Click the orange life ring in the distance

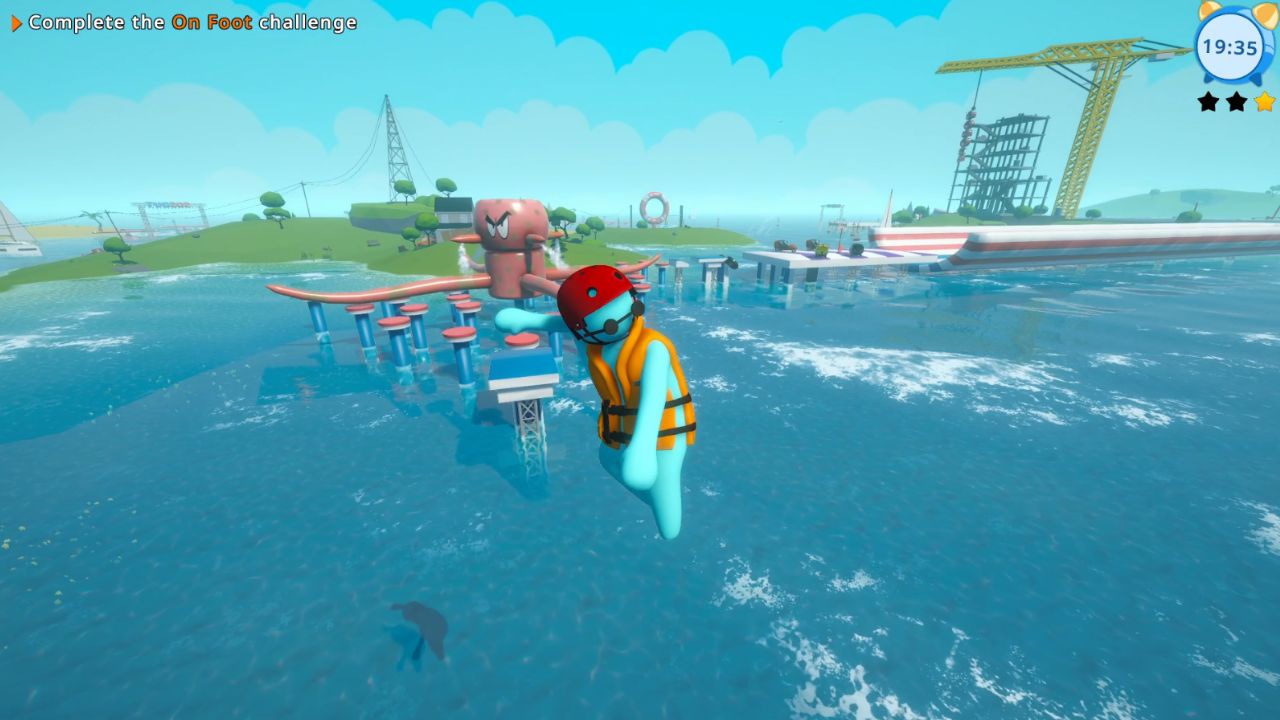[x=655, y=209]
